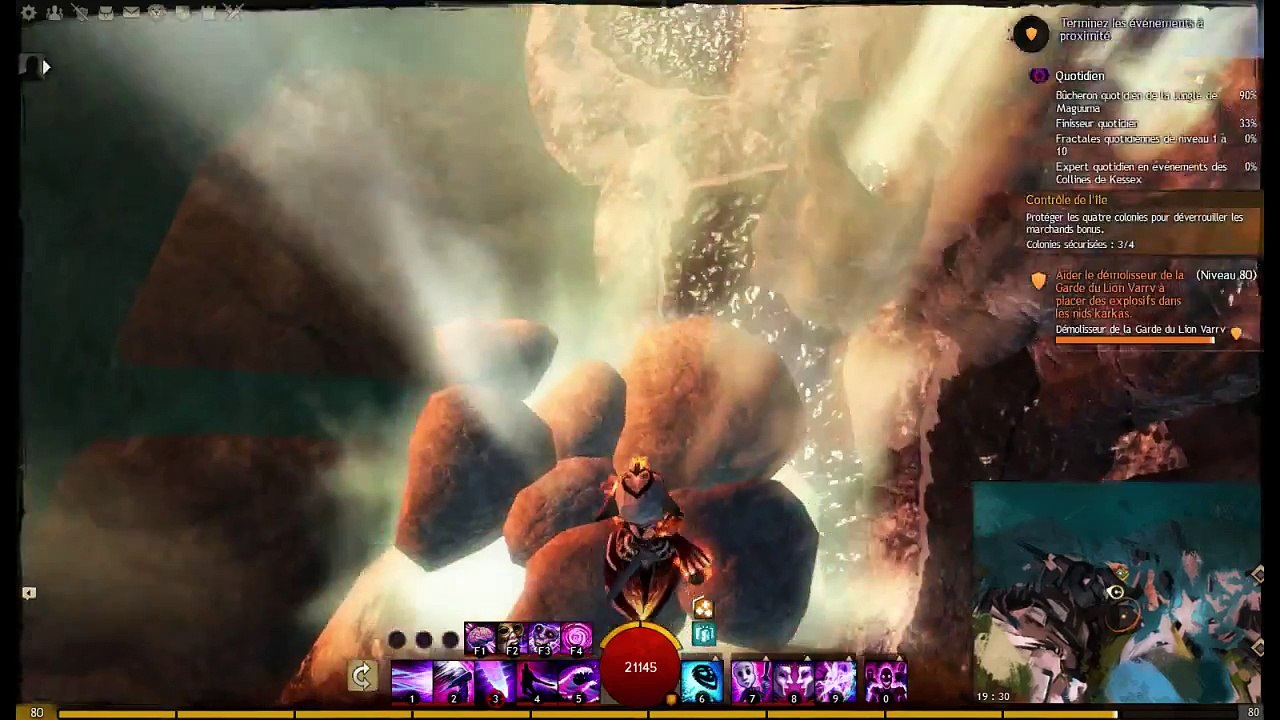Use the blue mask healing skill 6
Viewport: 1280px width, 720px height.
click(702, 681)
